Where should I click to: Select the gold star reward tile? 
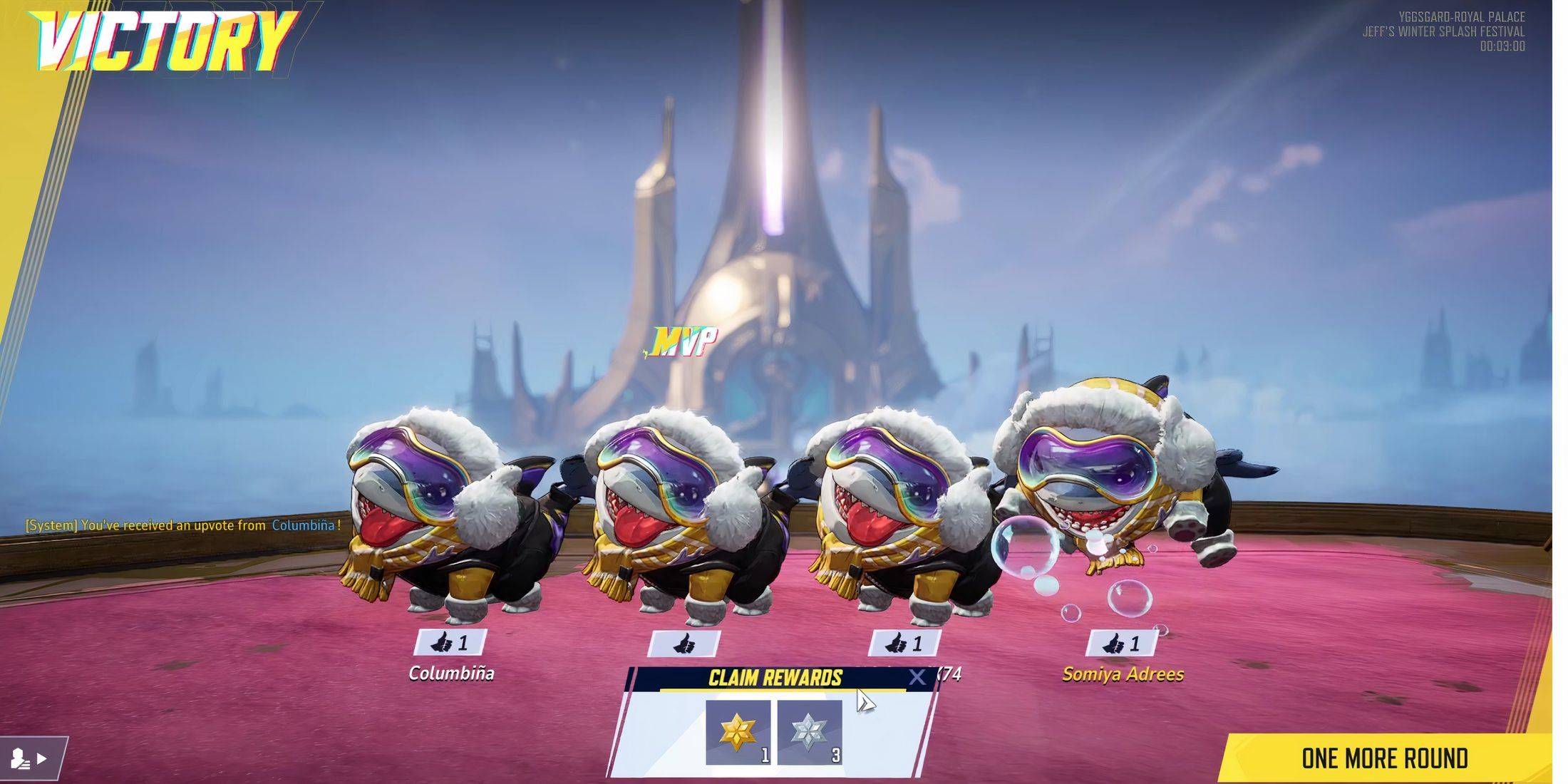click(x=738, y=732)
